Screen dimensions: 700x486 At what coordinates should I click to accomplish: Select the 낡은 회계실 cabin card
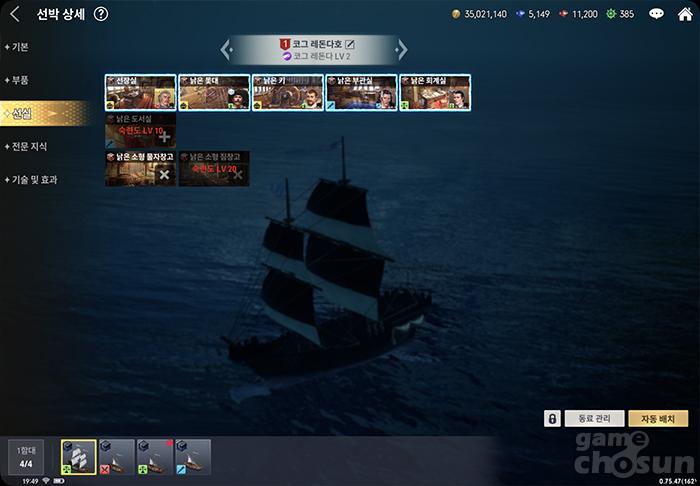[x=435, y=92]
